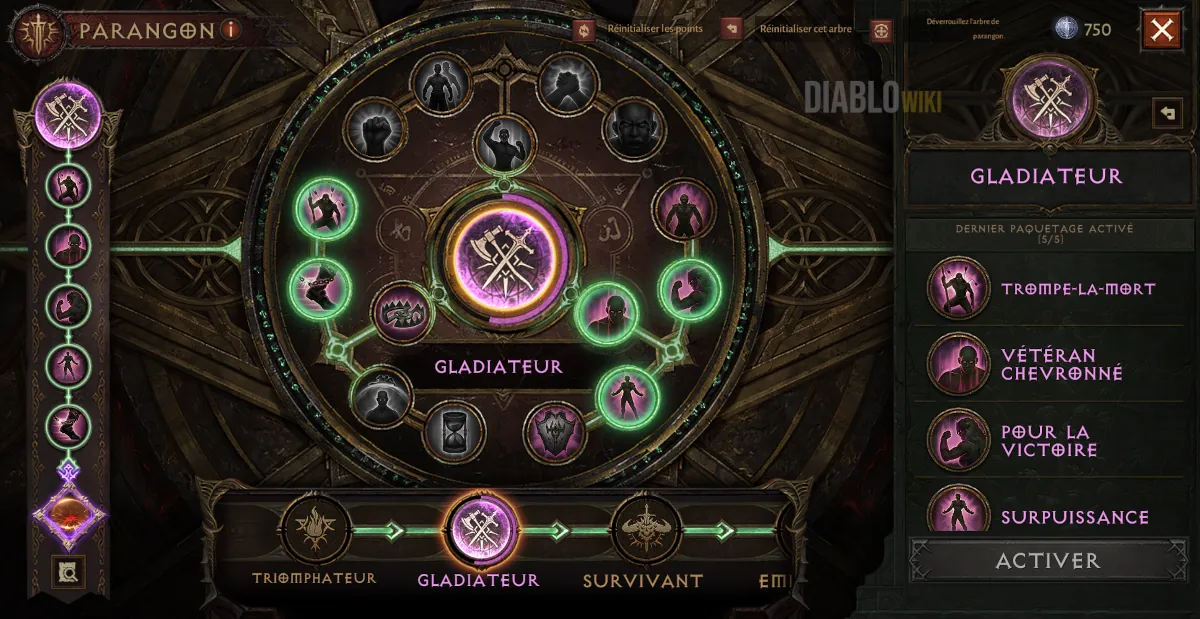Choose the horned shield node
This screenshot has height=619, width=1200.
pos(554,432)
